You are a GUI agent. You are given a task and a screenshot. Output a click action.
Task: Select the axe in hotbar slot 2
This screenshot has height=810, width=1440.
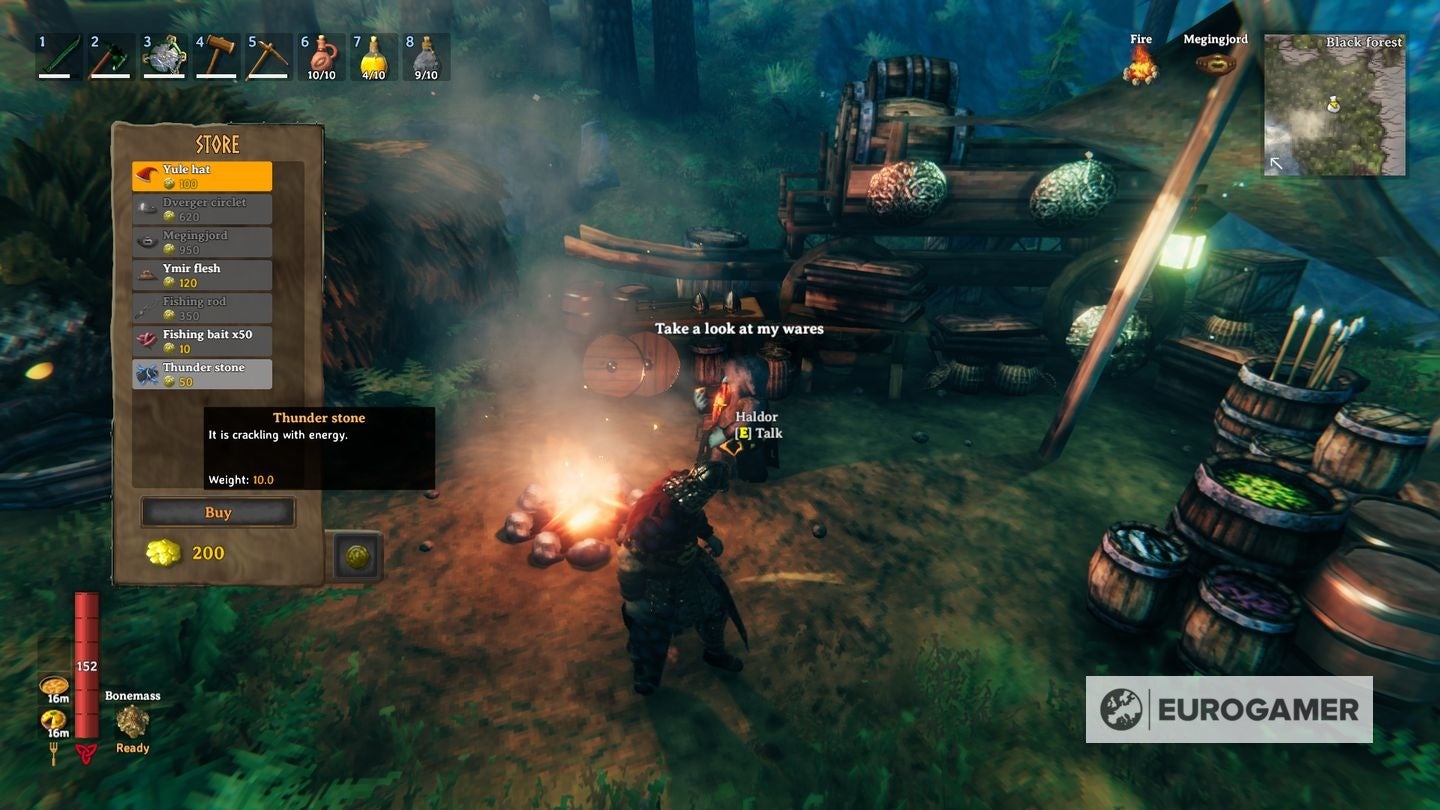pyautogui.click(x=110, y=57)
